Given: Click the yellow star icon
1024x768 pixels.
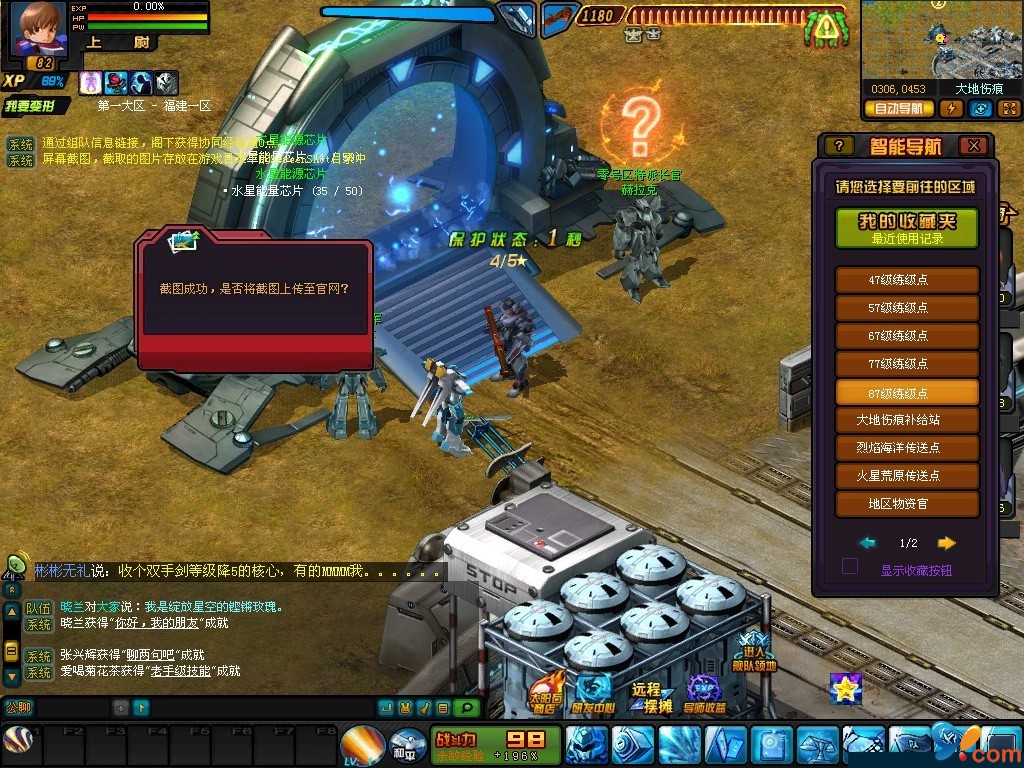Looking at the screenshot, I should click(845, 688).
